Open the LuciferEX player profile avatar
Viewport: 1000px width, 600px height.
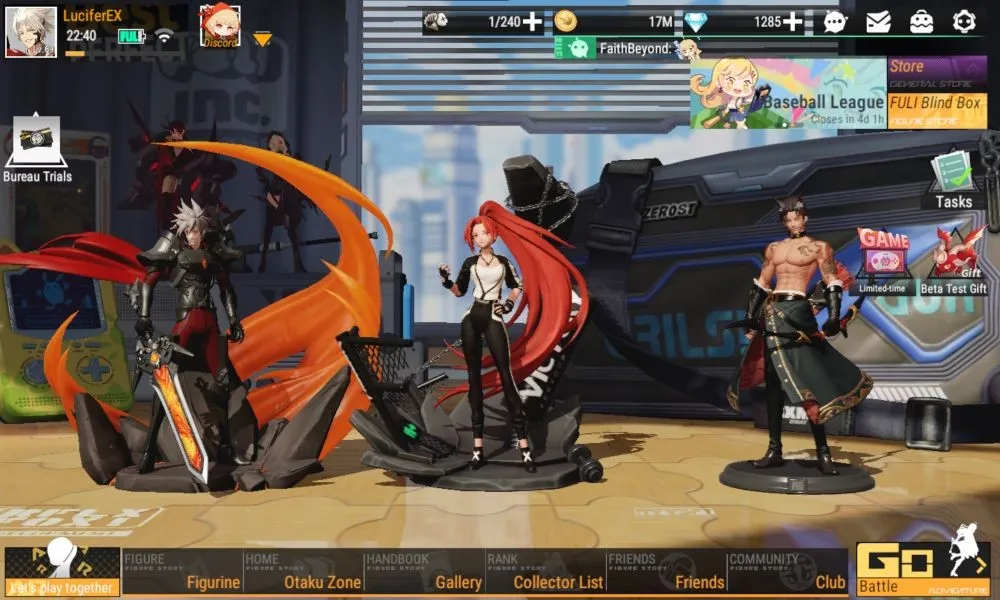pyautogui.click(x=31, y=31)
